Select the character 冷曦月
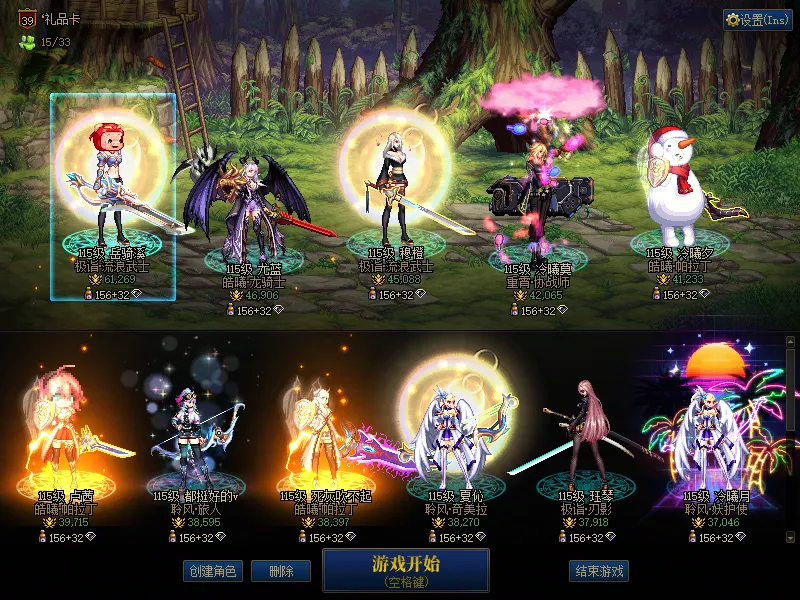Image resolution: width=800 pixels, height=600 pixels. pos(712,440)
